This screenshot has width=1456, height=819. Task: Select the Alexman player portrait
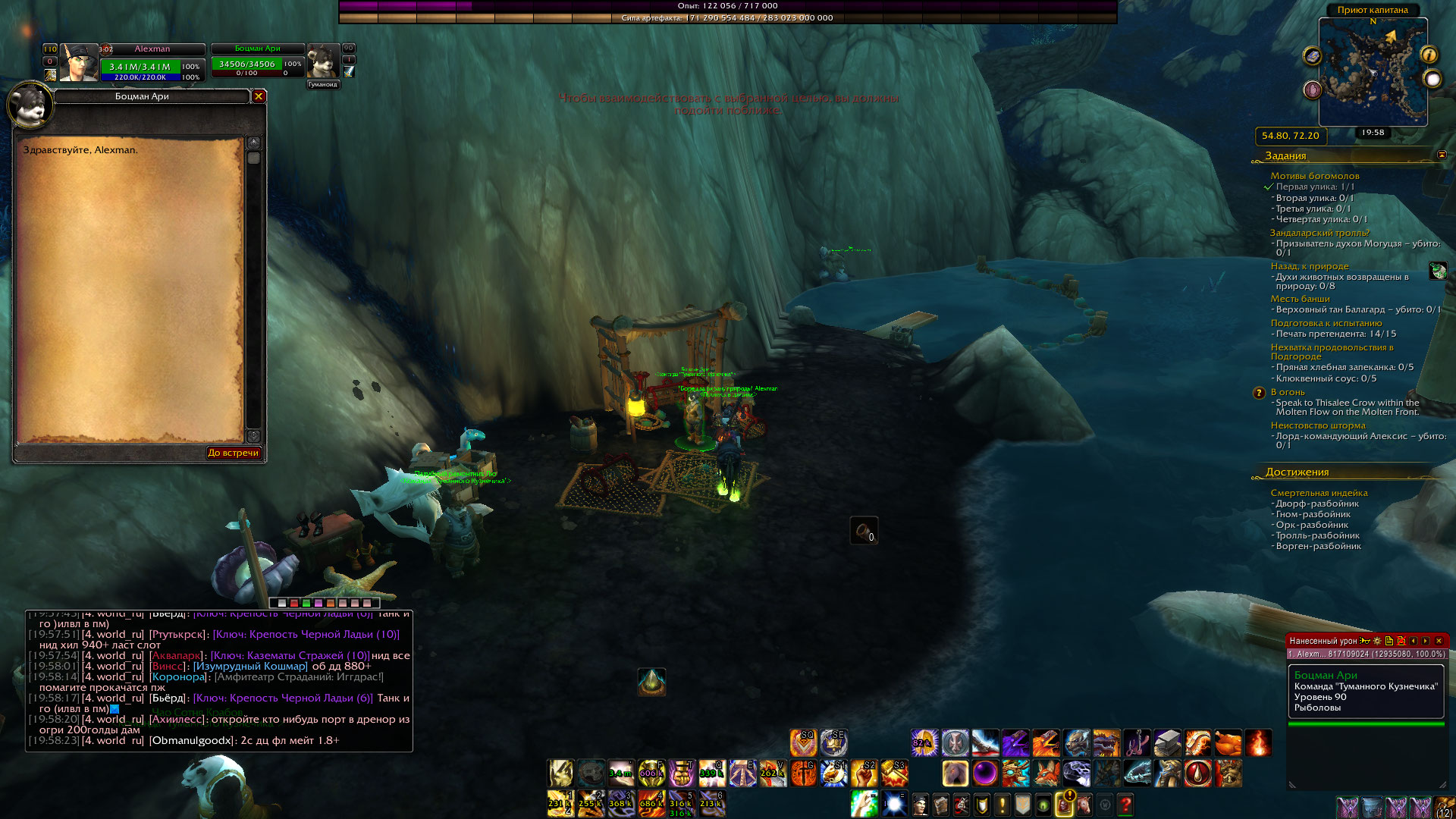(78, 63)
